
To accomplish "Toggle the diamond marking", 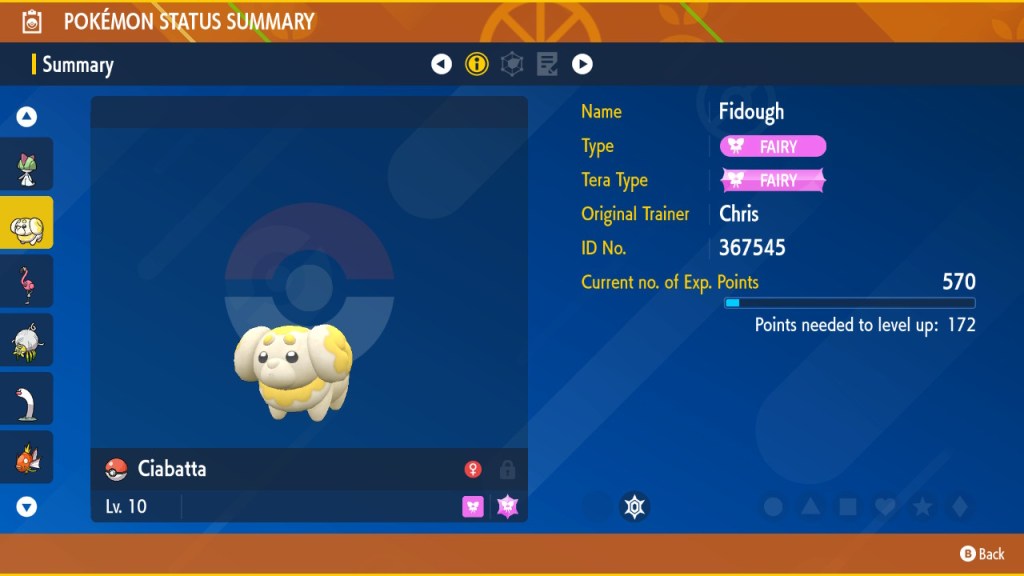I will click(x=959, y=507).
